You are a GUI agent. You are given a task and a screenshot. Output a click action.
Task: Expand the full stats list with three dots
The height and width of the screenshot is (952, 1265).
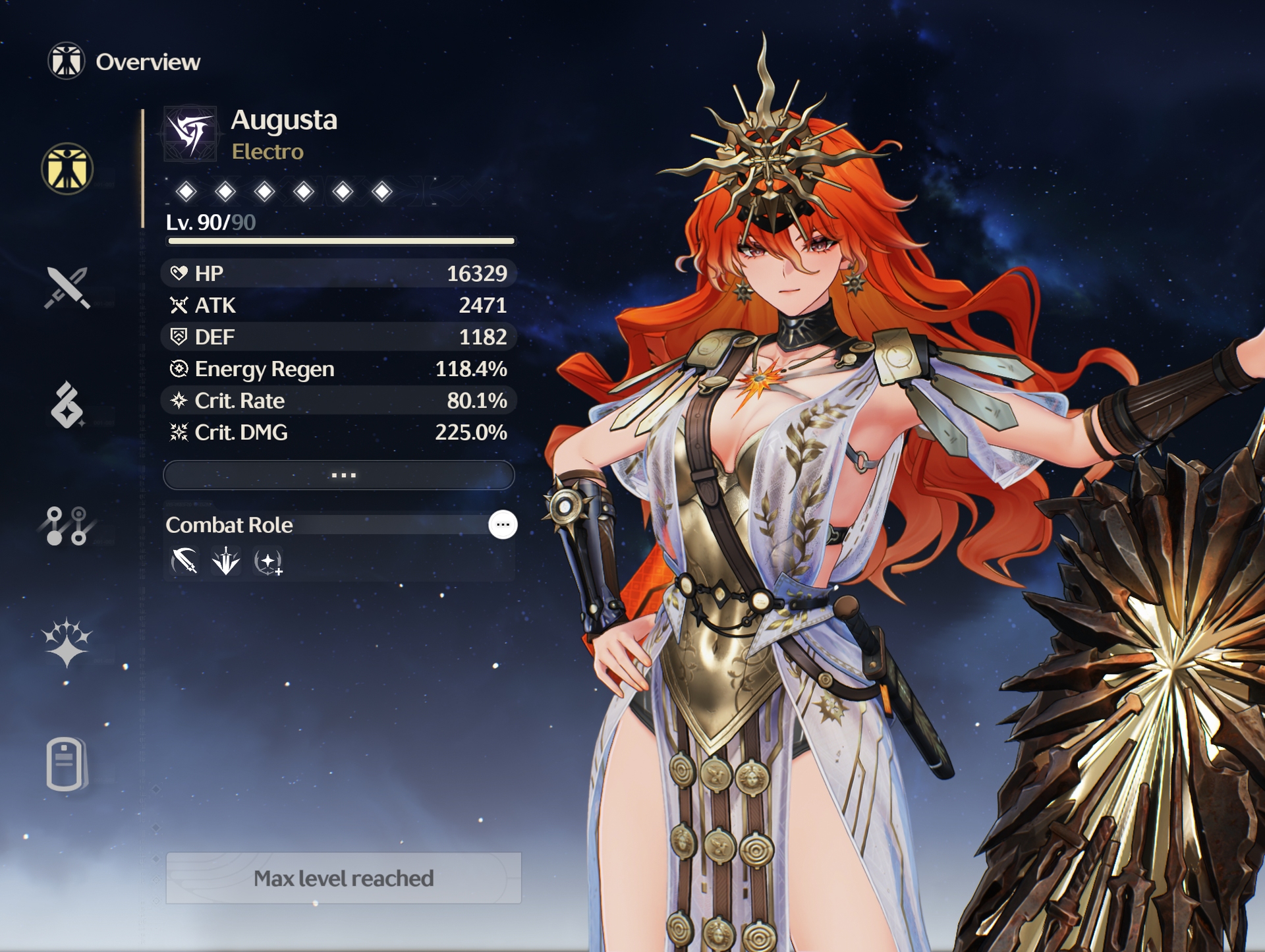point(339,475)
